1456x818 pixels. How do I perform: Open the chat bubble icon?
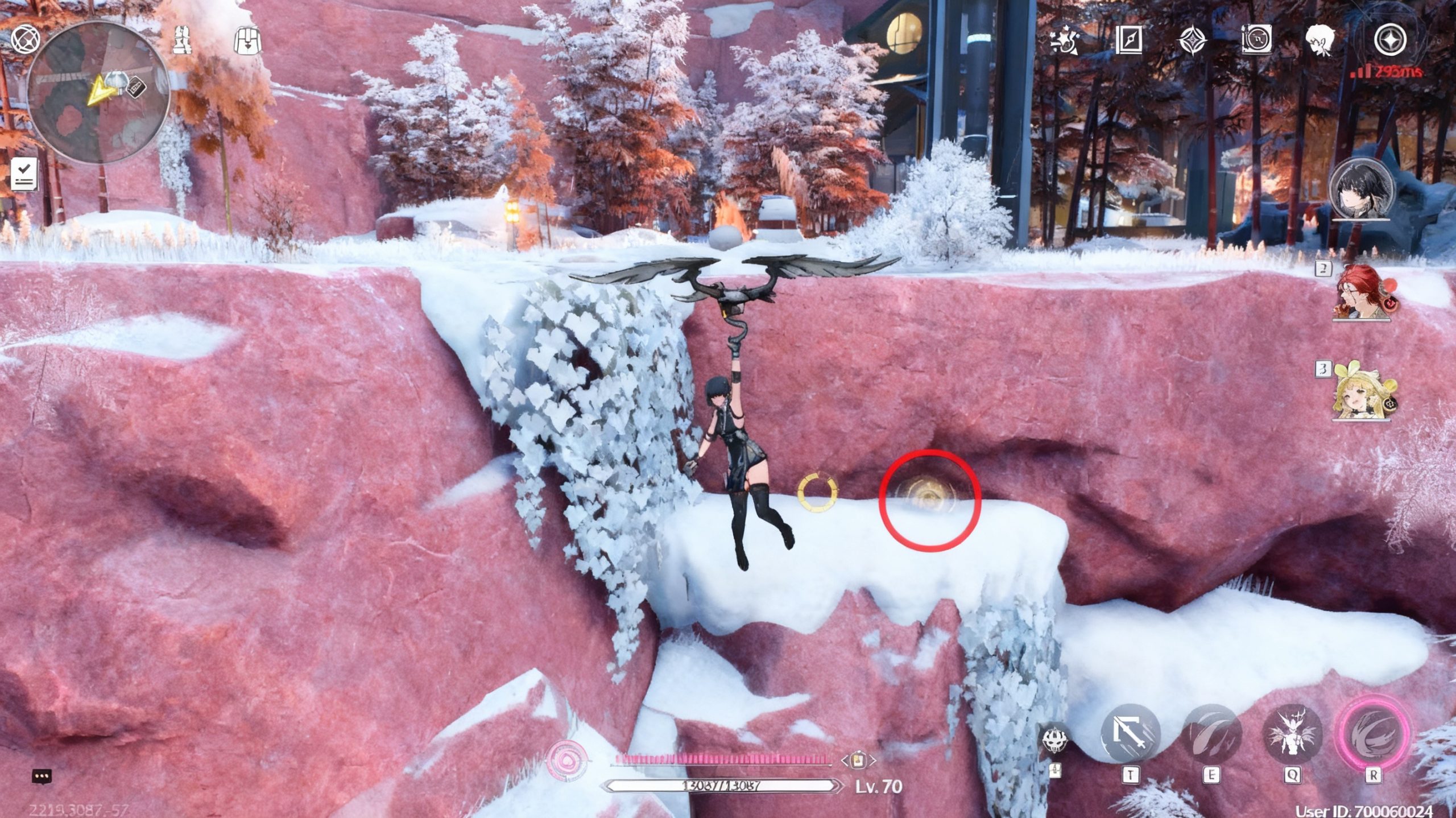[x=42, y=776]
